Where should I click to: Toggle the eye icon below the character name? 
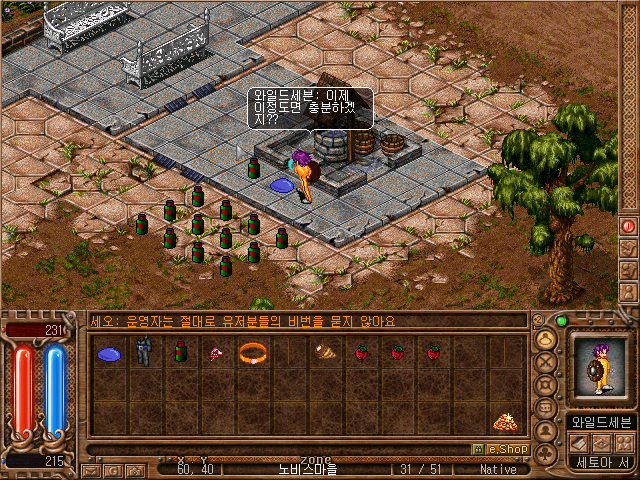(600, 442)
